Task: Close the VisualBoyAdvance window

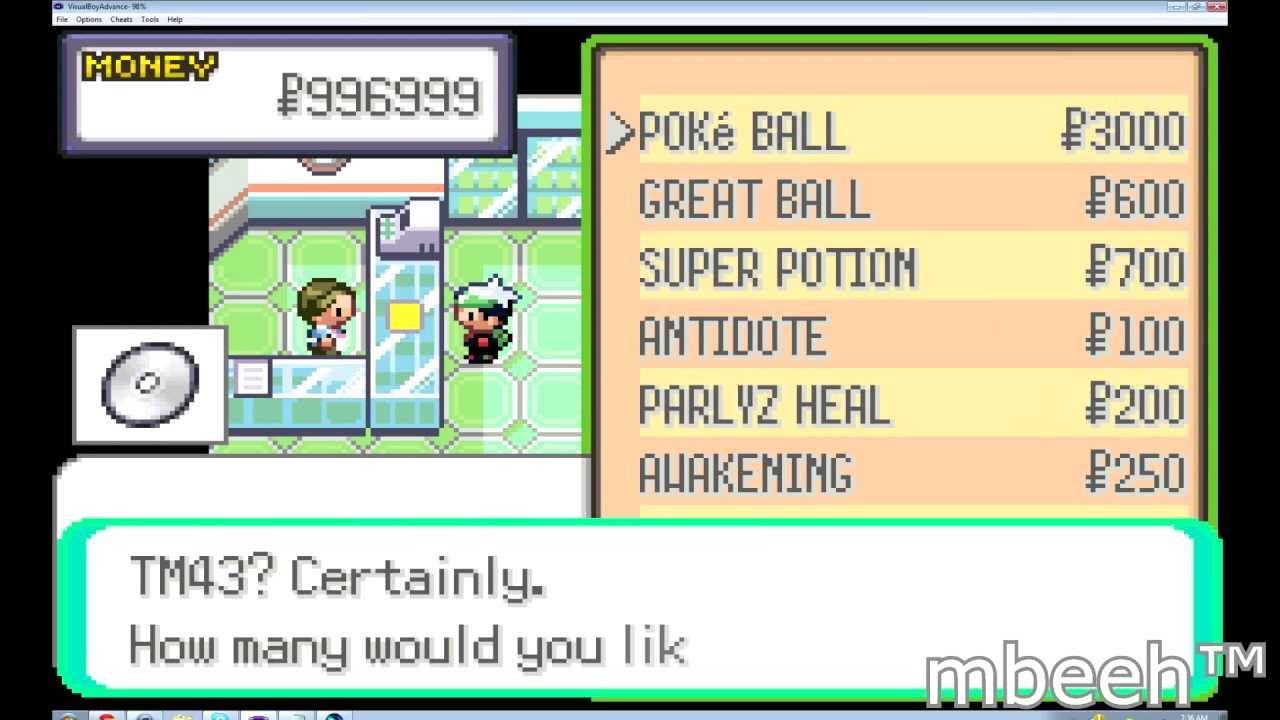Action: 1215,6
